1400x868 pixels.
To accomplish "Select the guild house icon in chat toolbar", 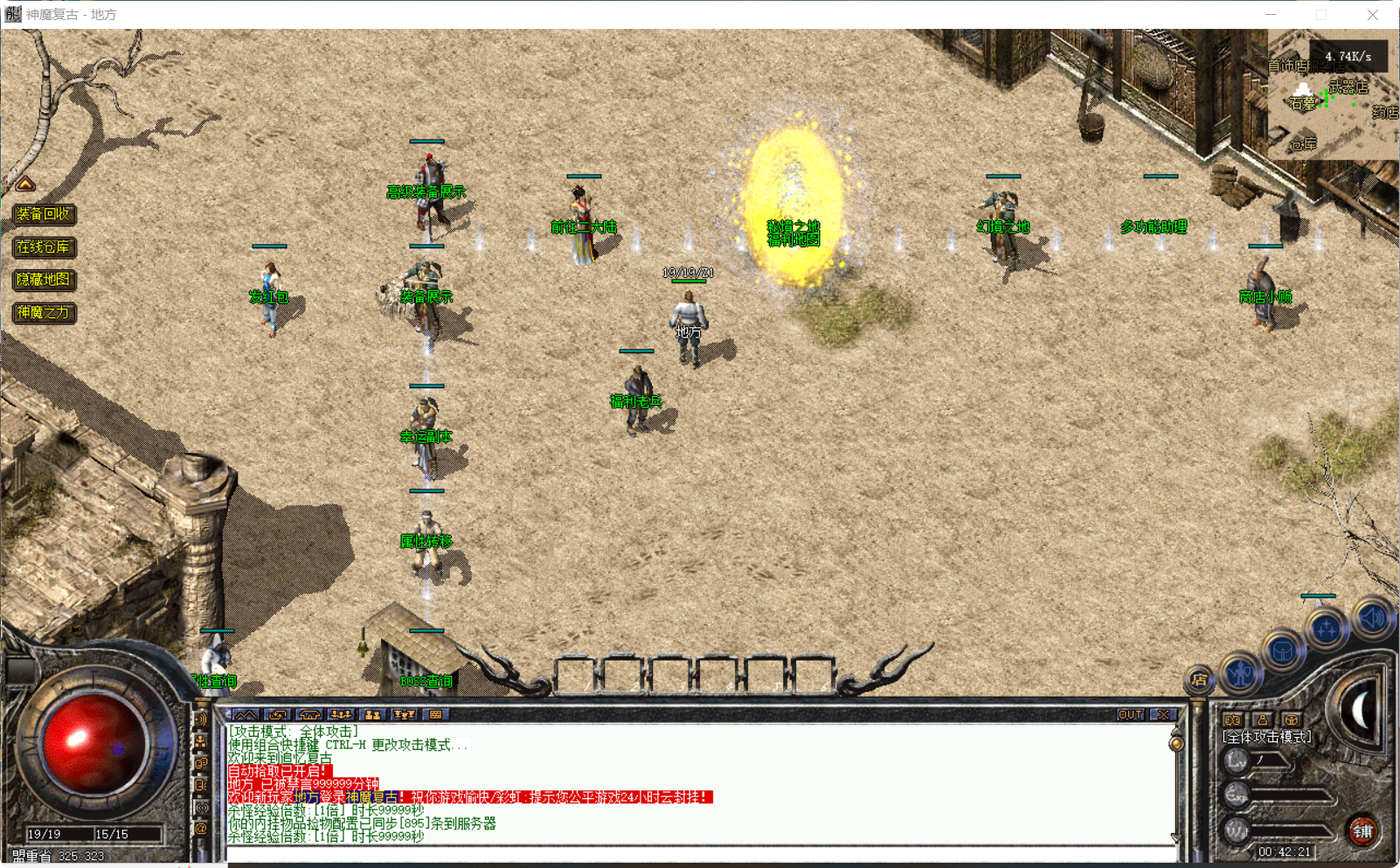I will 309,715.
